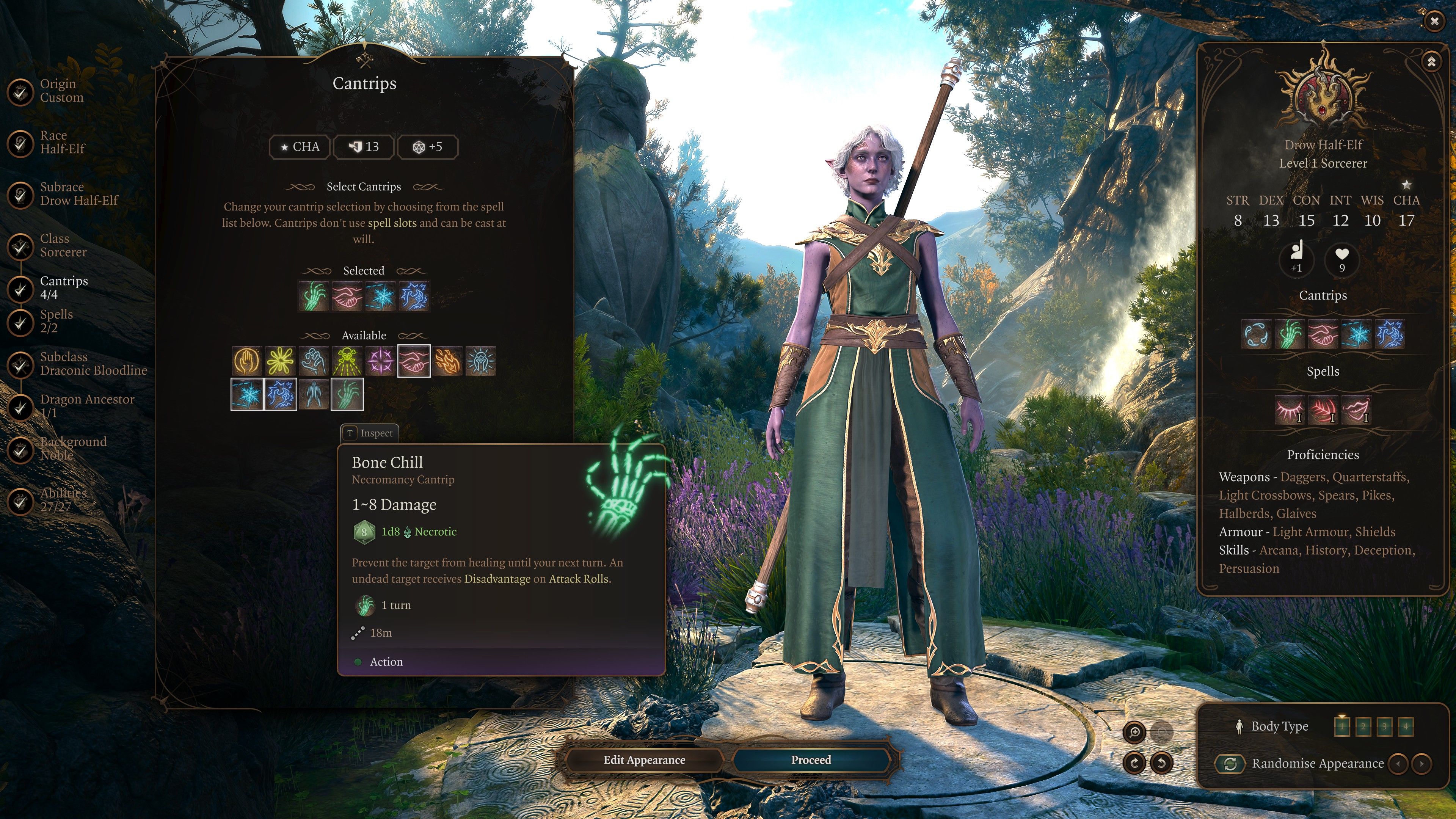Zoom in on the character model

tap(1134, 733)
